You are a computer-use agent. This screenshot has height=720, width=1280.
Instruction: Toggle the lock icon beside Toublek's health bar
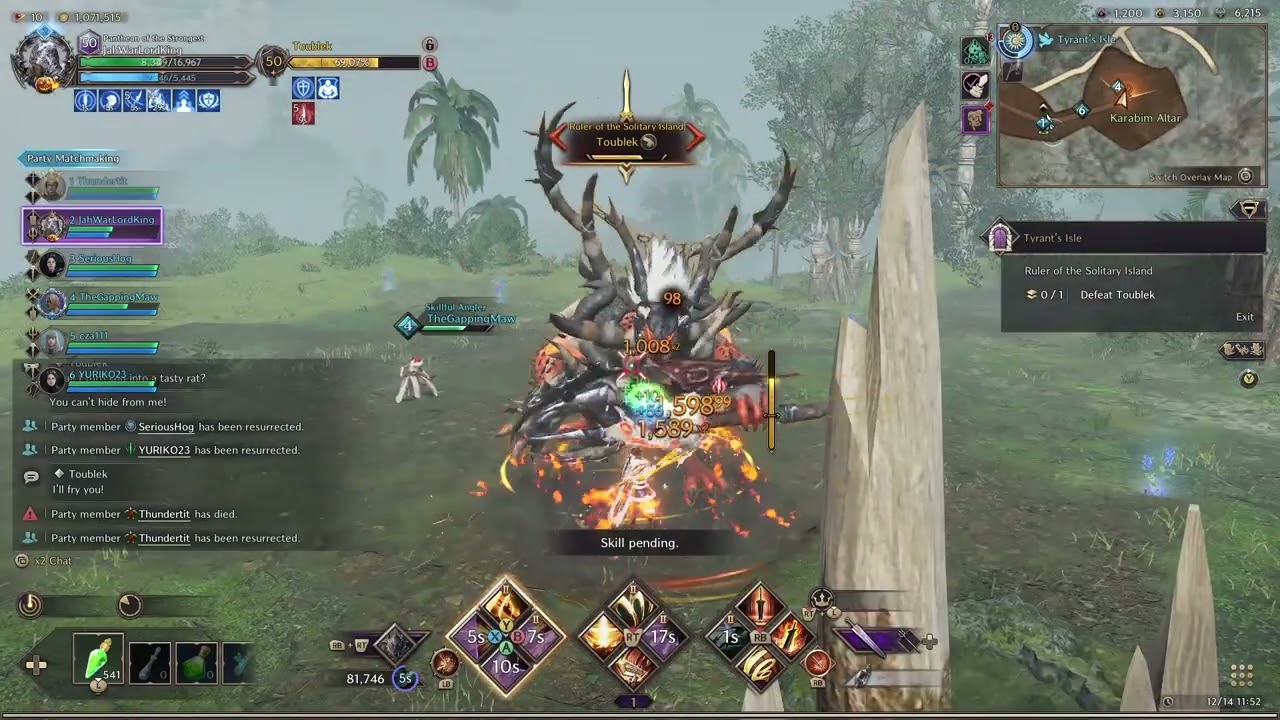pyautogui.click(x=430, y=45)
